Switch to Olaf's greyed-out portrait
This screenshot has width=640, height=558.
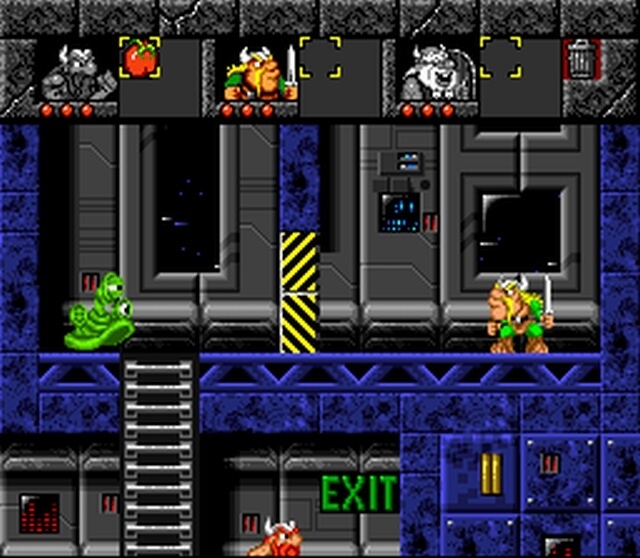click(x=438, y=71)
